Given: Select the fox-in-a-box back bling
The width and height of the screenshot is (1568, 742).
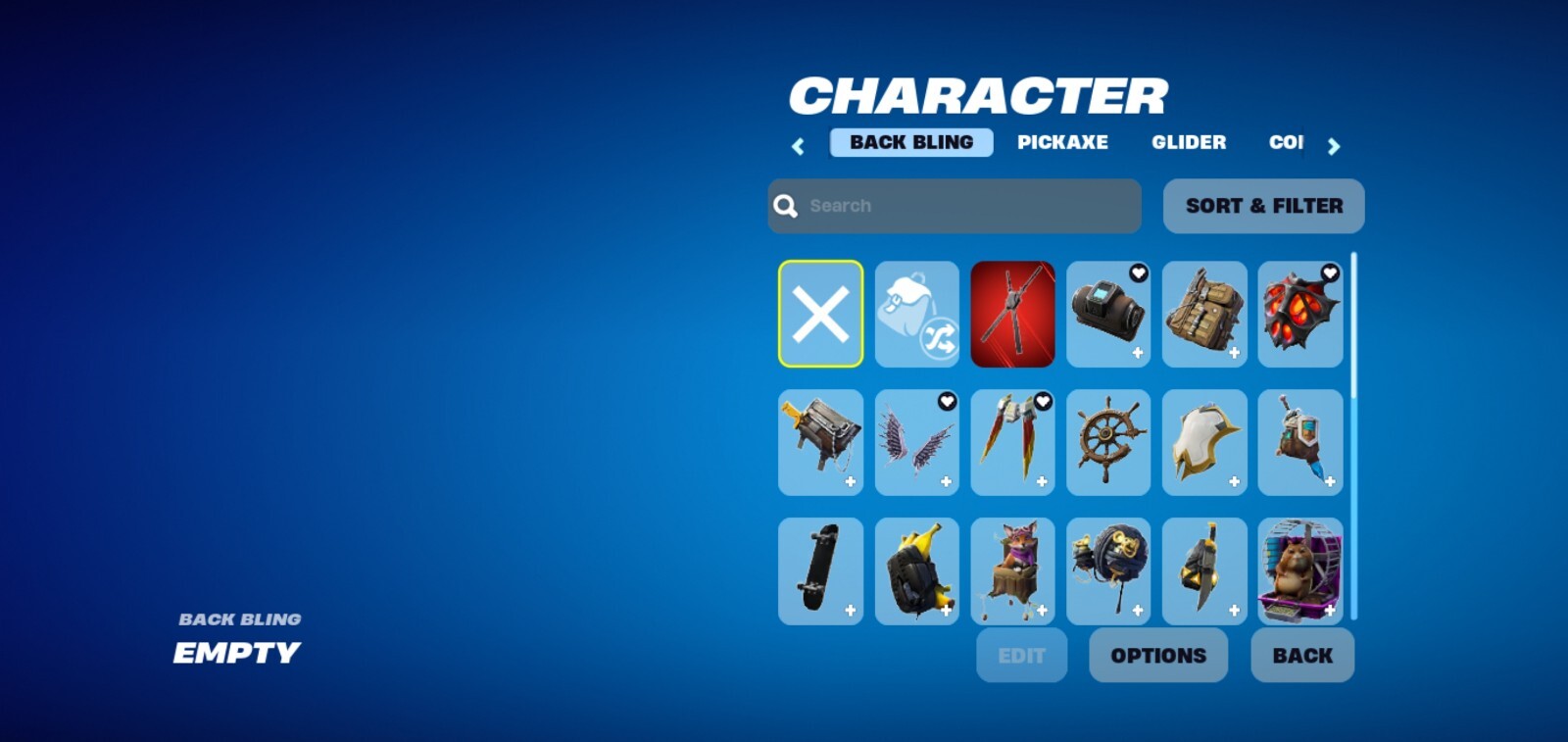Looking at the screenshot, I should pyautogui.click(x=1012, y=572).
